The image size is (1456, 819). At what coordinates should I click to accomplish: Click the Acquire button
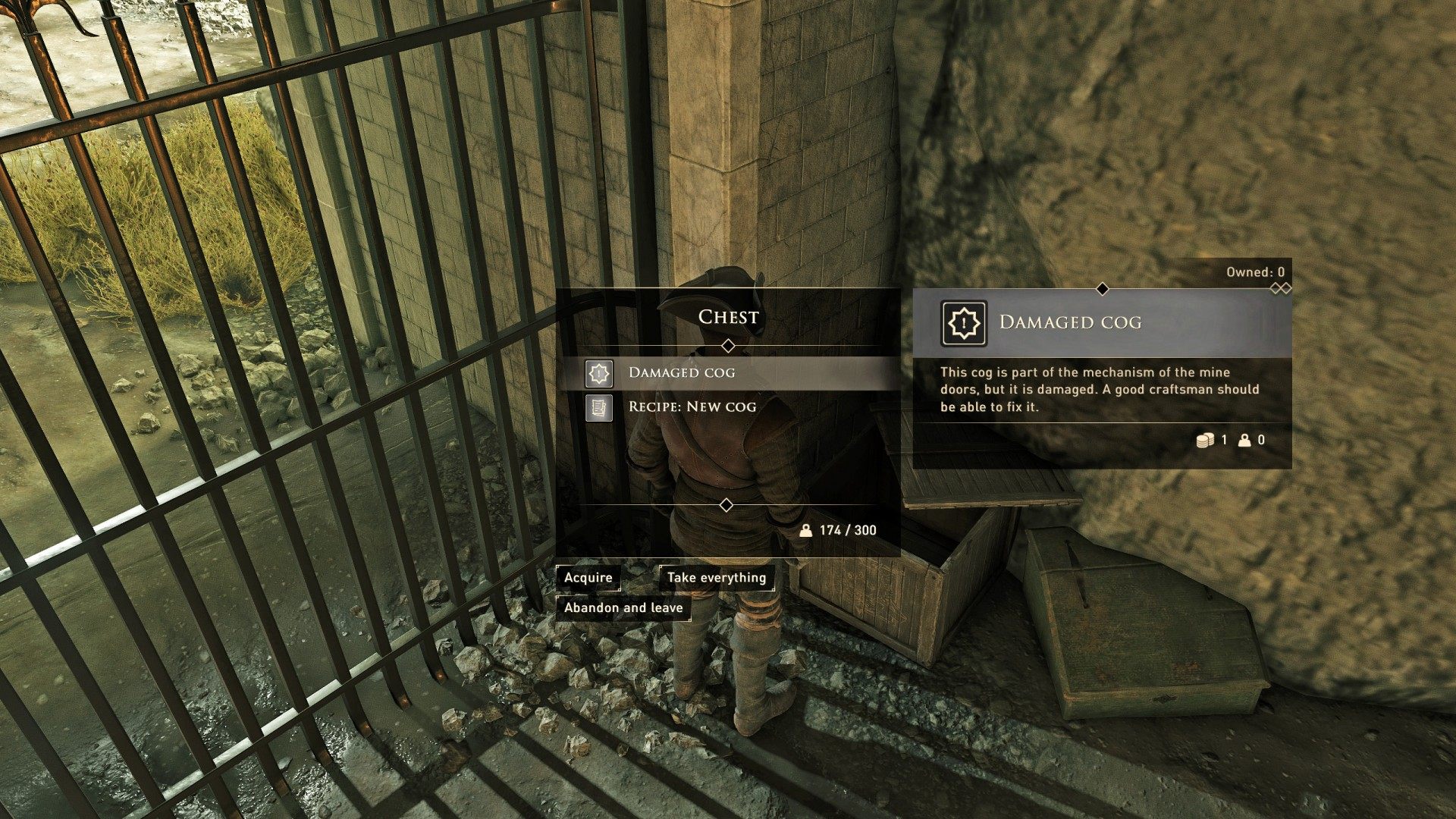[x=588, y=578]
